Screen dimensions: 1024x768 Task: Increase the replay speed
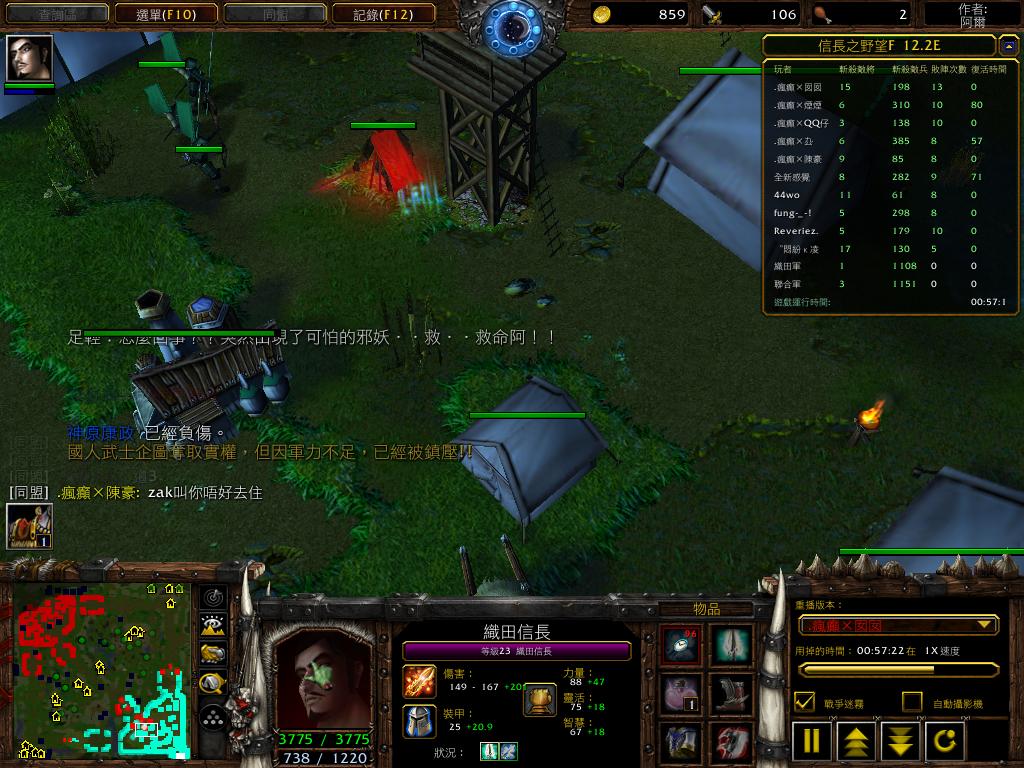tap(857, 741)
